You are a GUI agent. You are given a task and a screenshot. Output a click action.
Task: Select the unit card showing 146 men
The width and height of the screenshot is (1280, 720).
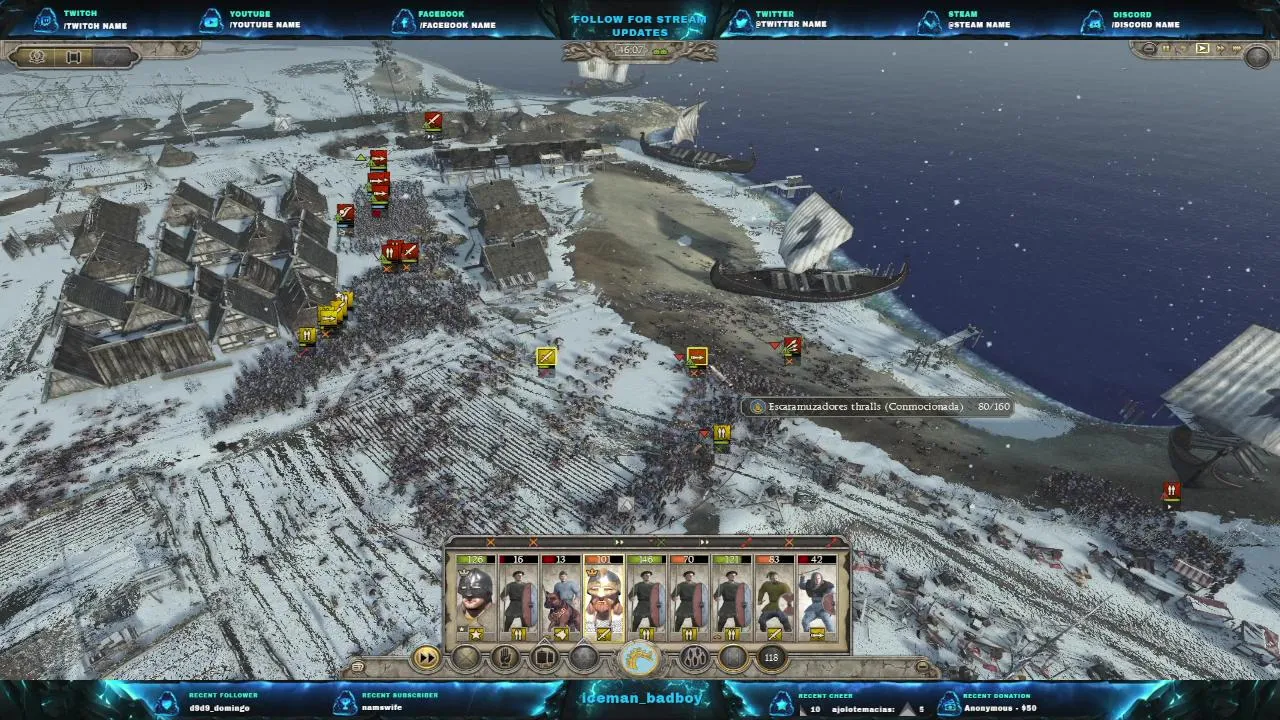coord(646,597)
